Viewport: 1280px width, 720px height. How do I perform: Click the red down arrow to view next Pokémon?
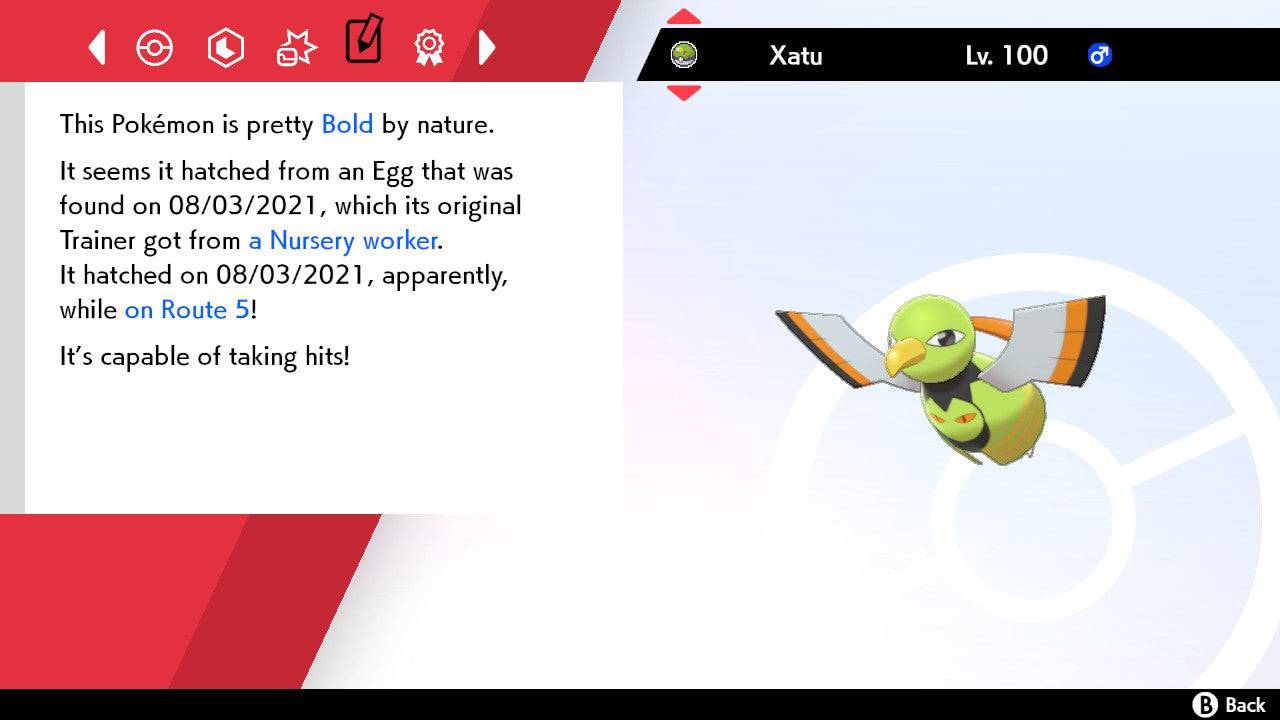[x=683, y=90]
